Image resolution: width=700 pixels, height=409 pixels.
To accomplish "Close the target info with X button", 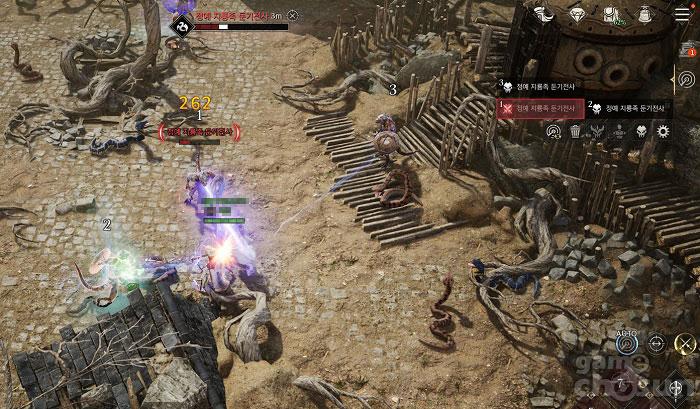I will 292,15.
